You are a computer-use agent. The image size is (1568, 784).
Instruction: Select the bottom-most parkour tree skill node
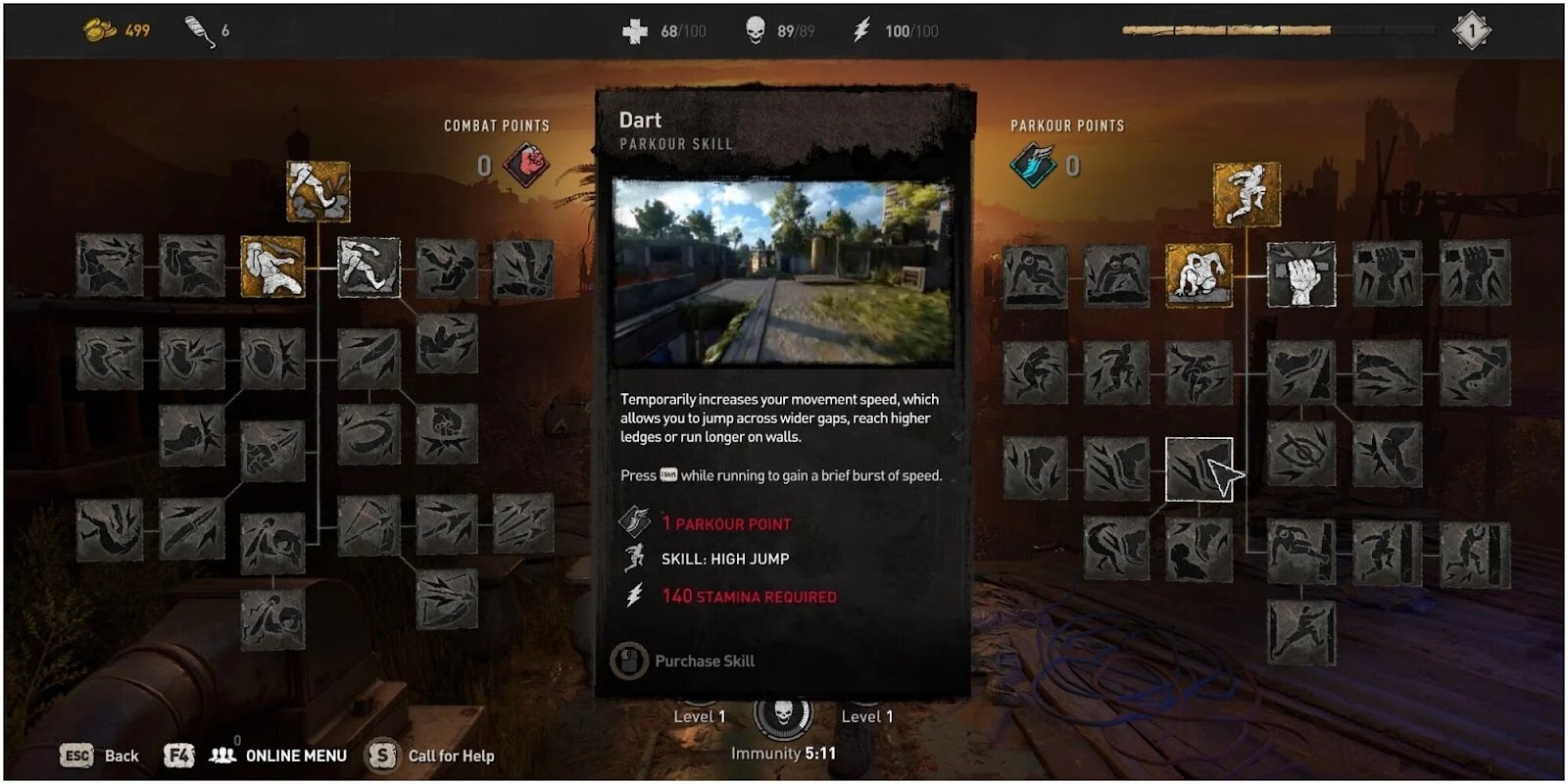click(1300, 632)
